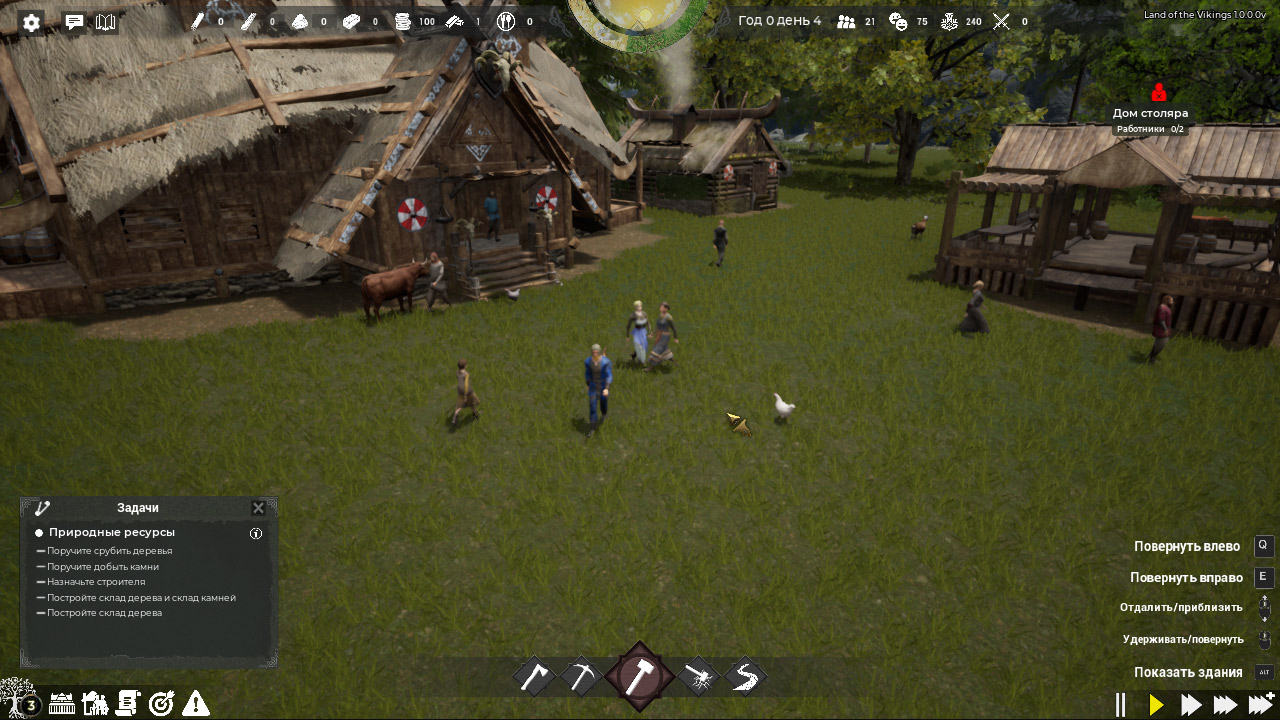Viewport: 1280px width, 720px height.
Task: Open the tree of life icon
Action: (x=18, y=698)
